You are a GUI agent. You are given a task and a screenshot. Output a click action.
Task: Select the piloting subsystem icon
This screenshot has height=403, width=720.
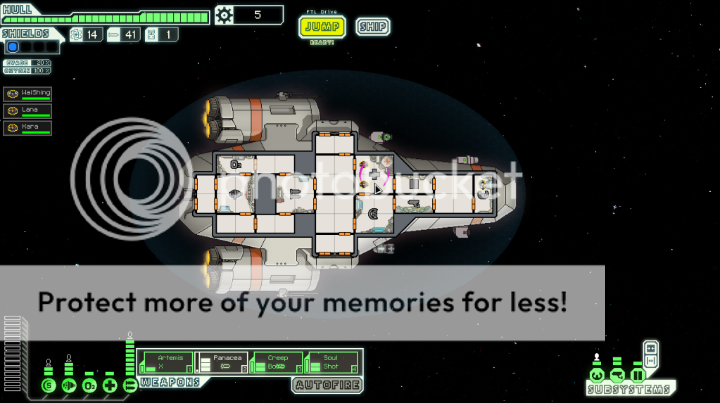click(x=597, y=376)
